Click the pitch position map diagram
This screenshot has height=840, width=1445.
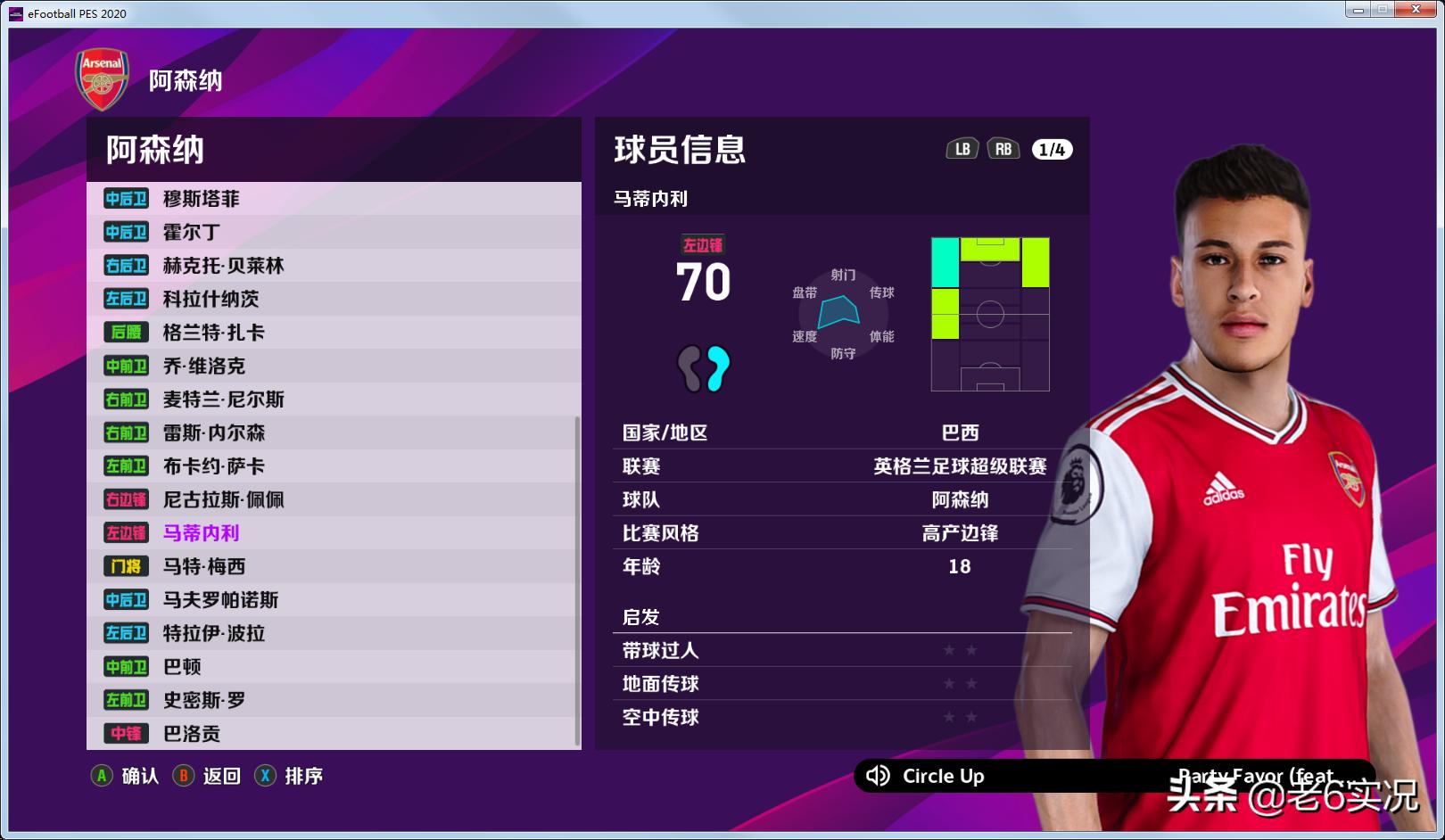[x=990, y=312]
